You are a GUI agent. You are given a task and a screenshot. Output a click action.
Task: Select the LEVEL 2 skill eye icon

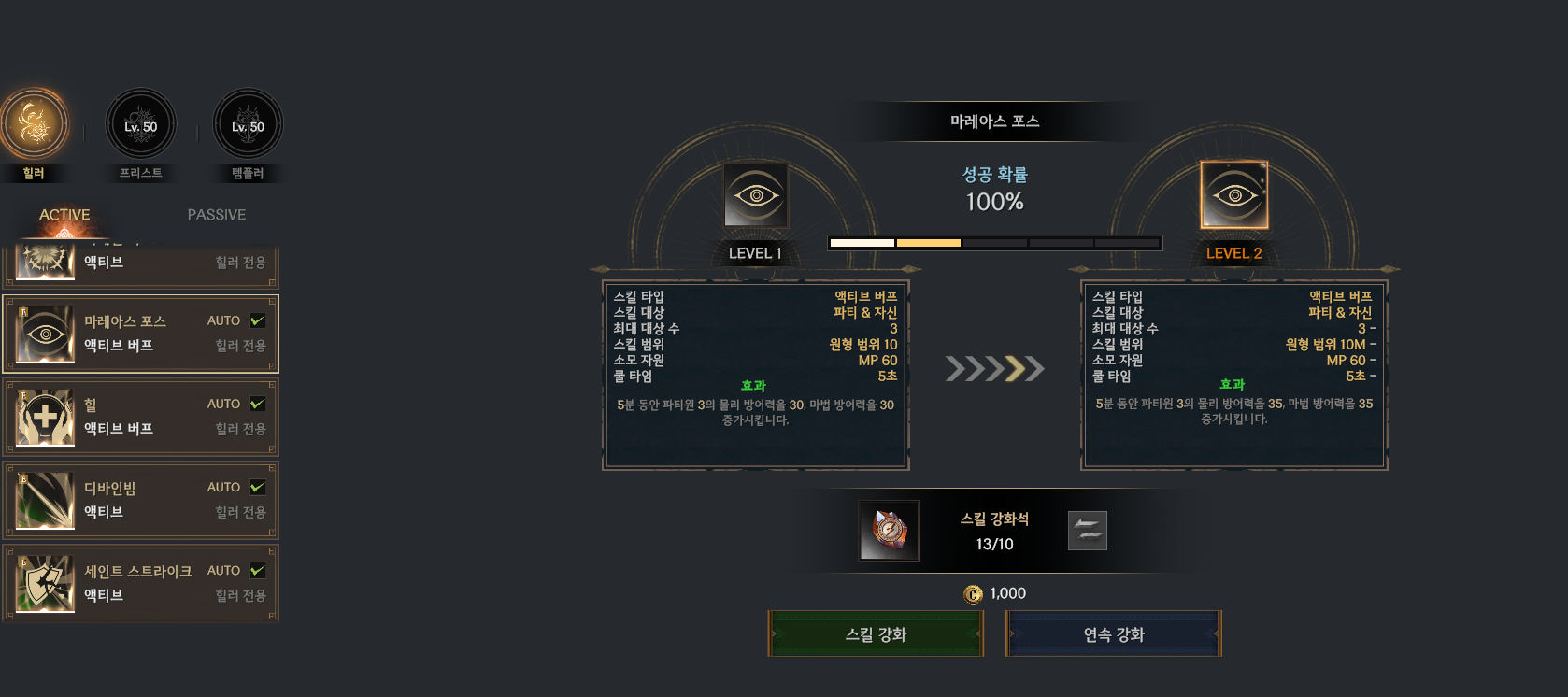(1234, 195)
